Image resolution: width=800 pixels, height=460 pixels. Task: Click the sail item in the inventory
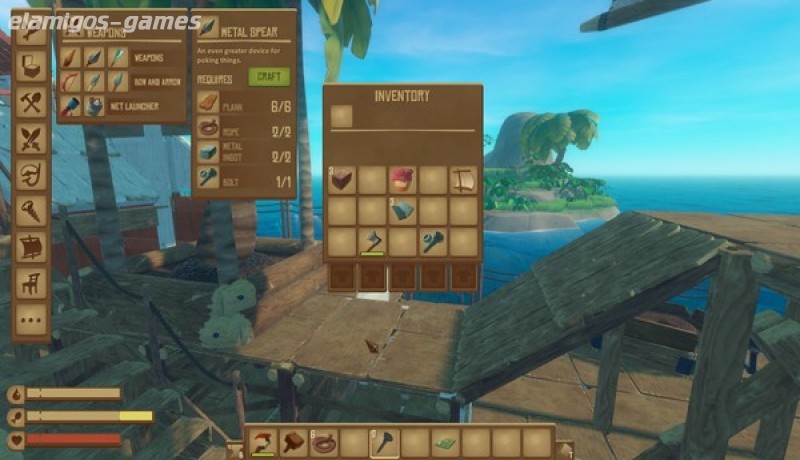coord(463,180)
